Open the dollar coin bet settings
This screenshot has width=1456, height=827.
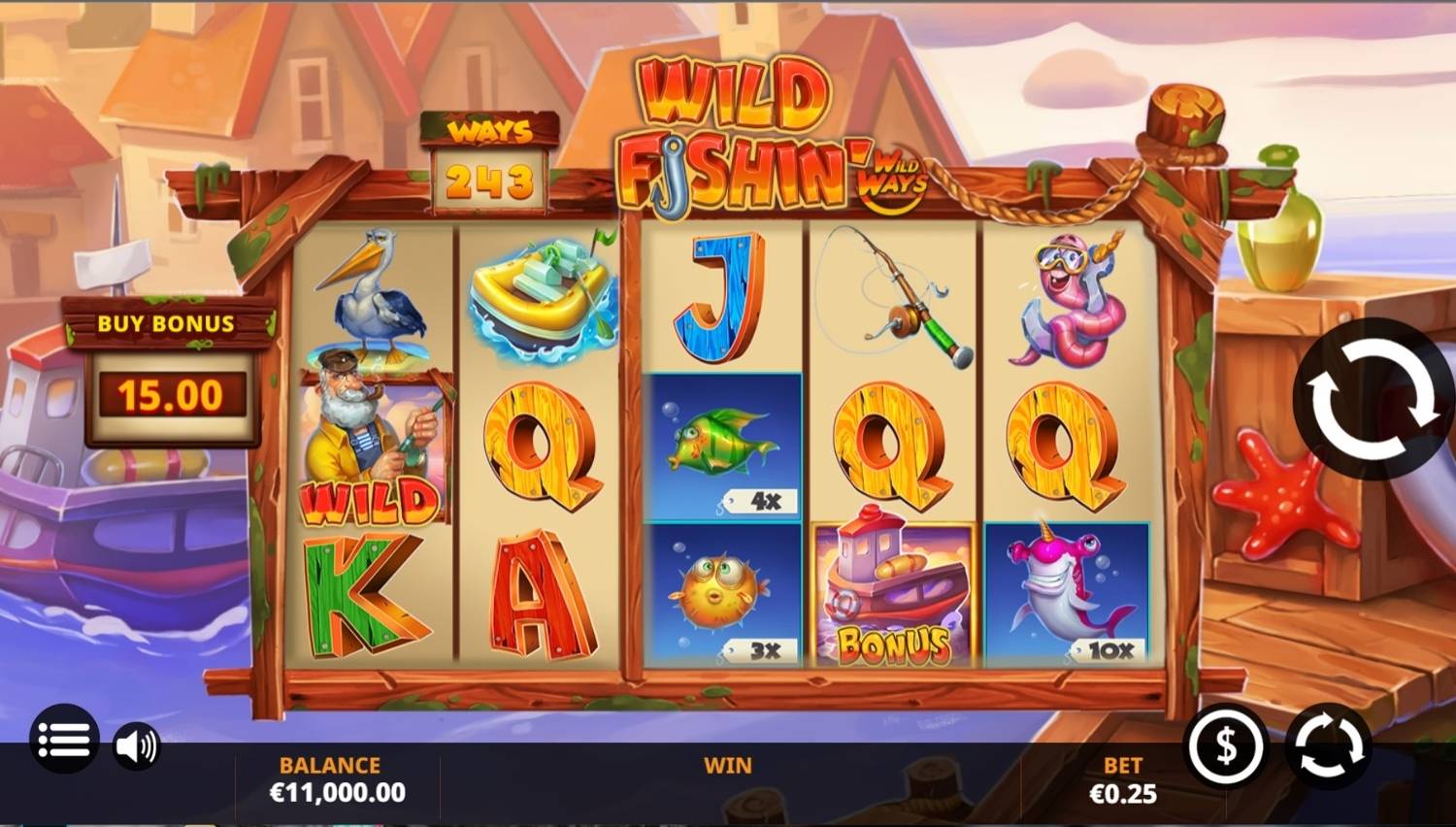[x=1225, y=745]
